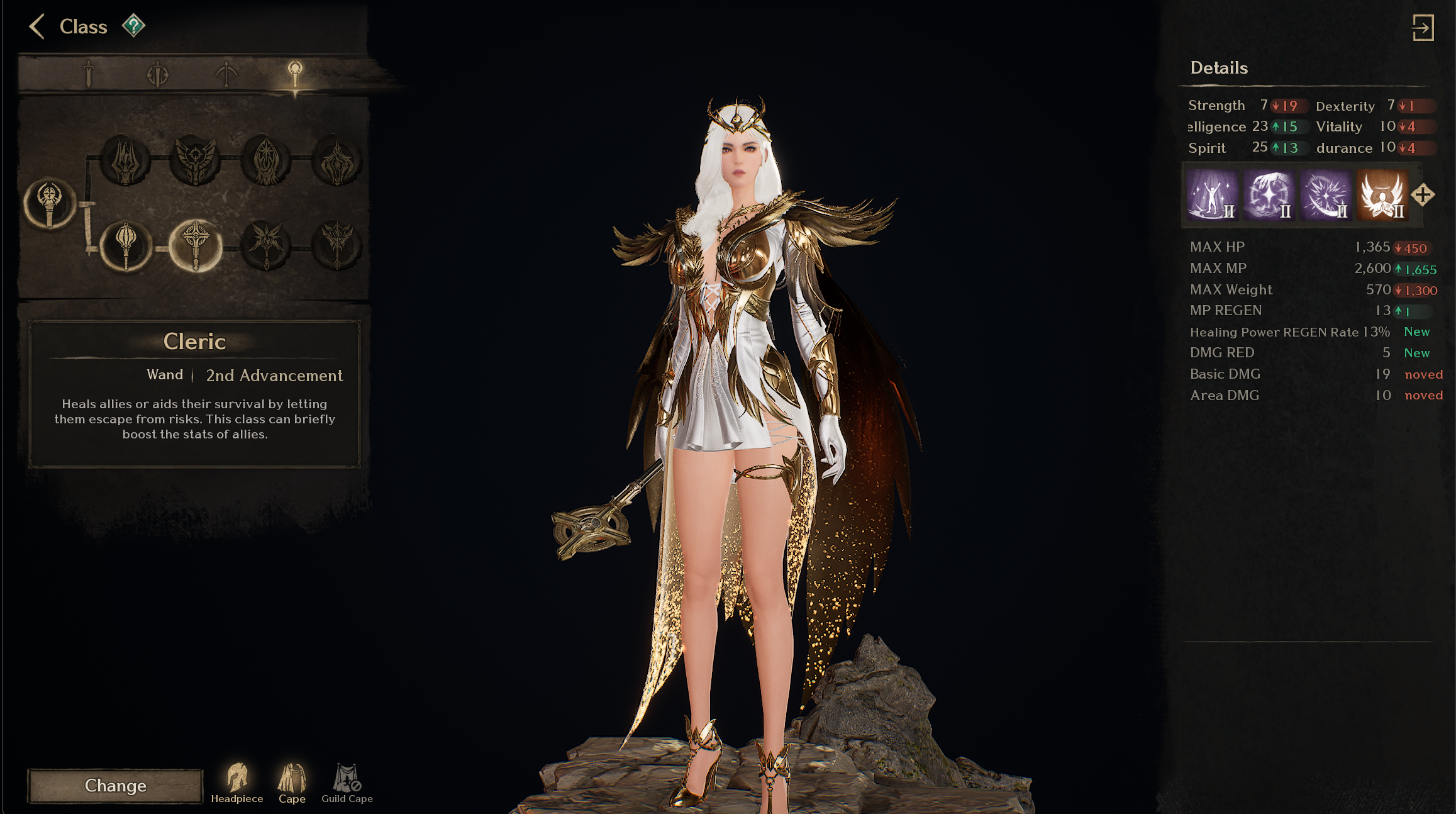Select the base wand class node

pyautogui.click(x=50, y=203)
